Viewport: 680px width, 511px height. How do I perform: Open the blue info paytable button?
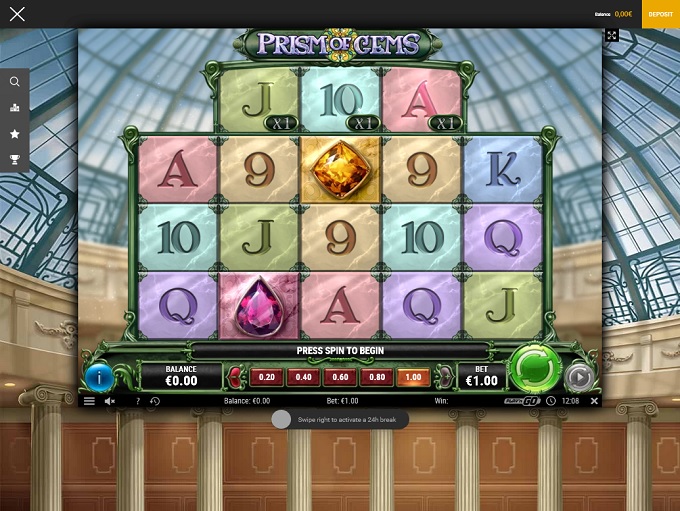tap(100, 377)
